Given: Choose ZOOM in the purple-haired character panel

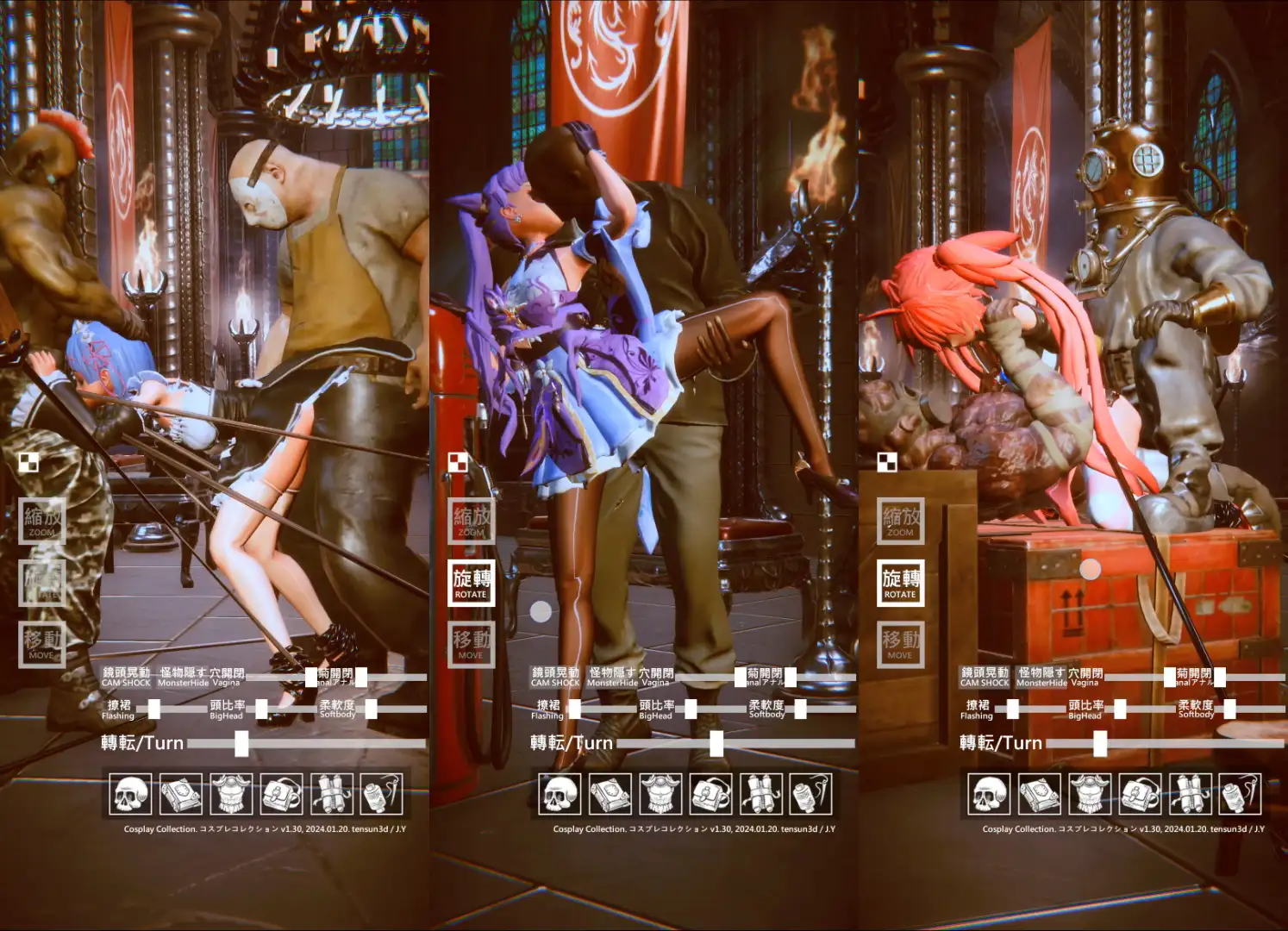Looking at the screenshot, I should 471,521.
